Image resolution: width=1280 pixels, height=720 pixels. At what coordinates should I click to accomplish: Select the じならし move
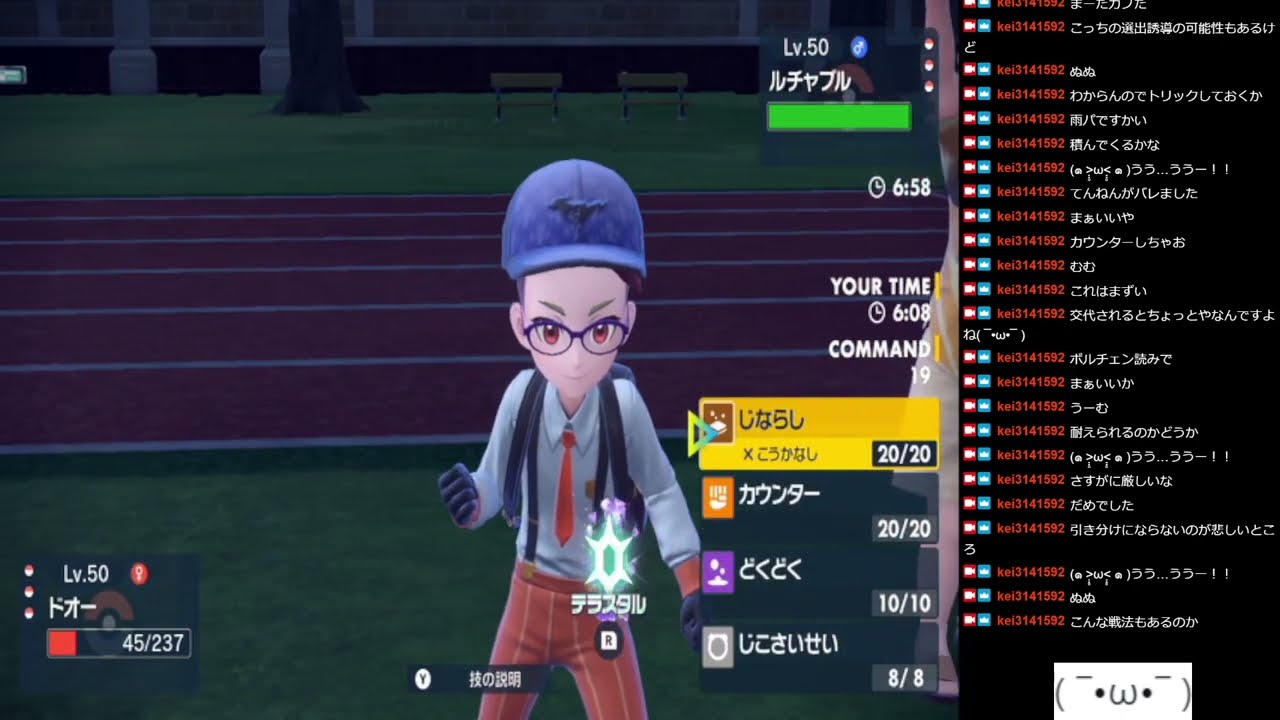[818, 433]
